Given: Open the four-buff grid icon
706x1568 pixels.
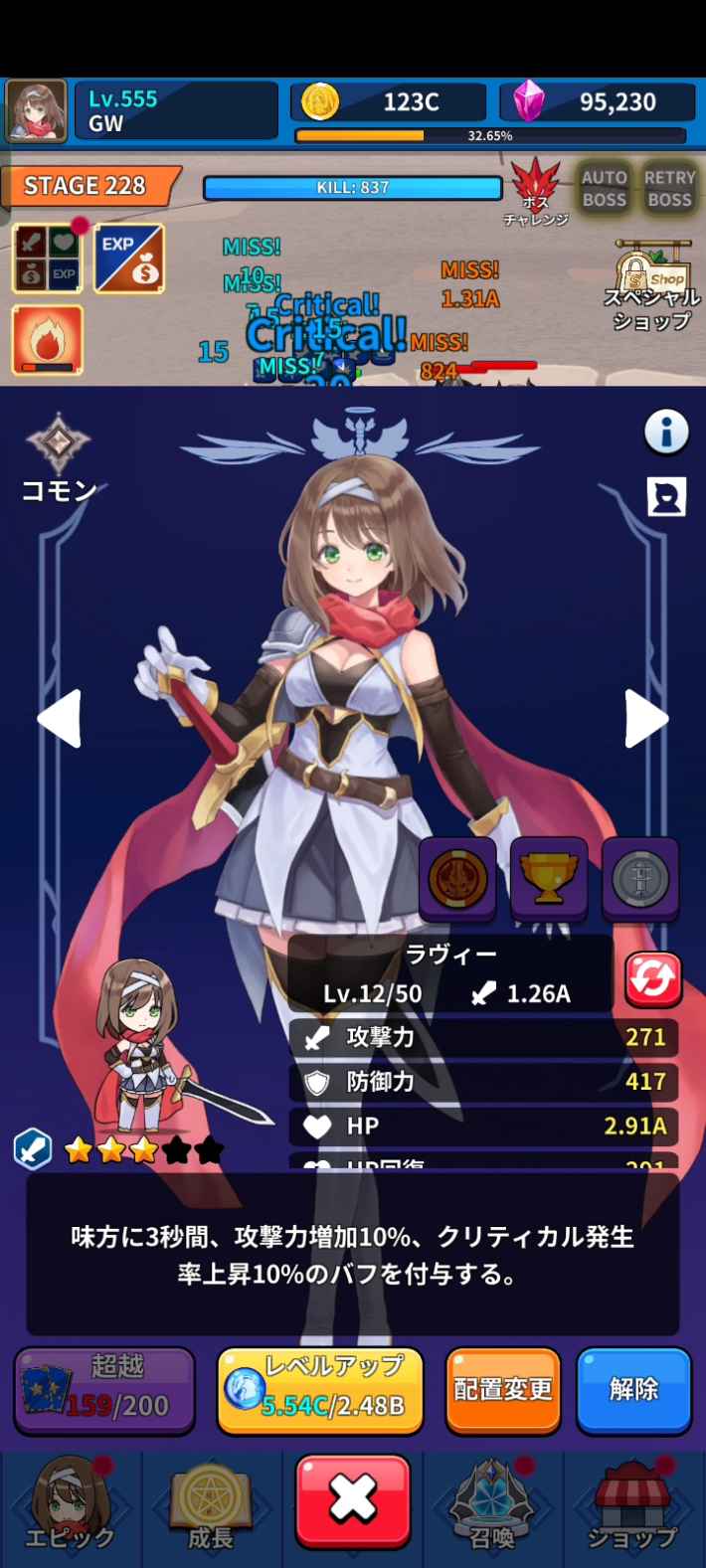Looking at the screenshot, I should (x=47, y=259).
